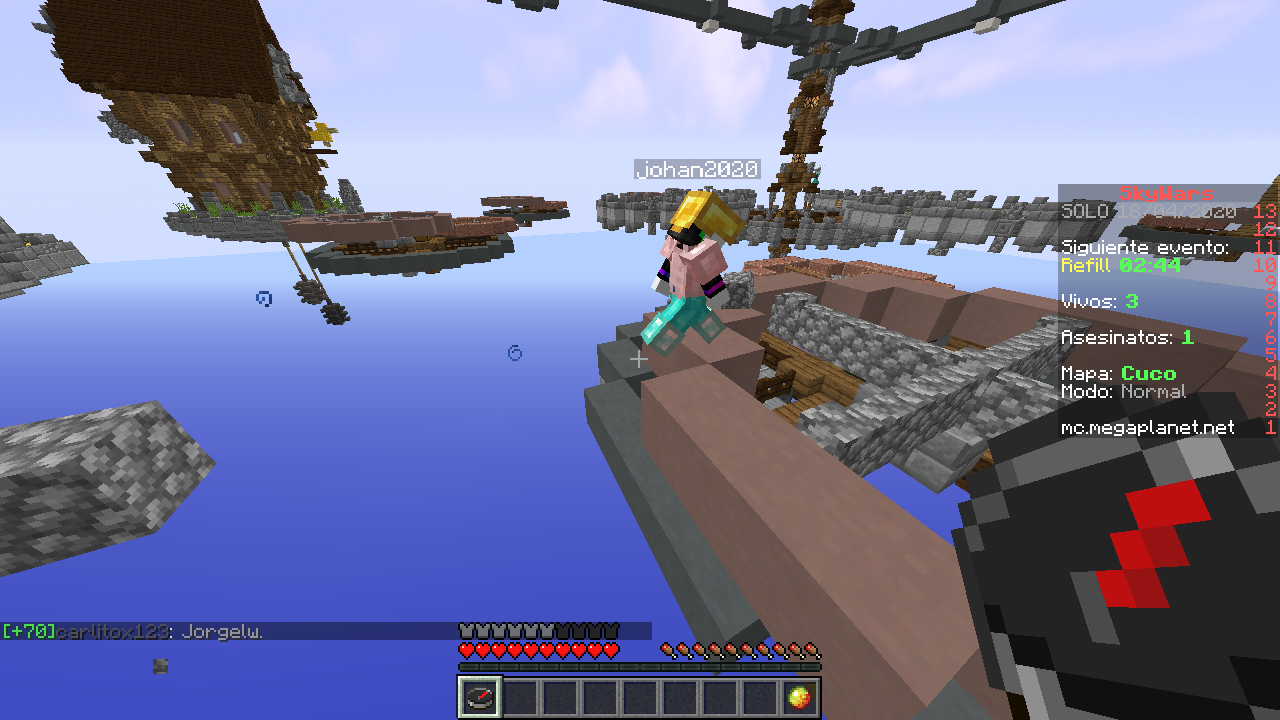Select the compass hotbar slot
Image resolution: width=1280 pixels, height=720 pixels.
tap(480, 697)
